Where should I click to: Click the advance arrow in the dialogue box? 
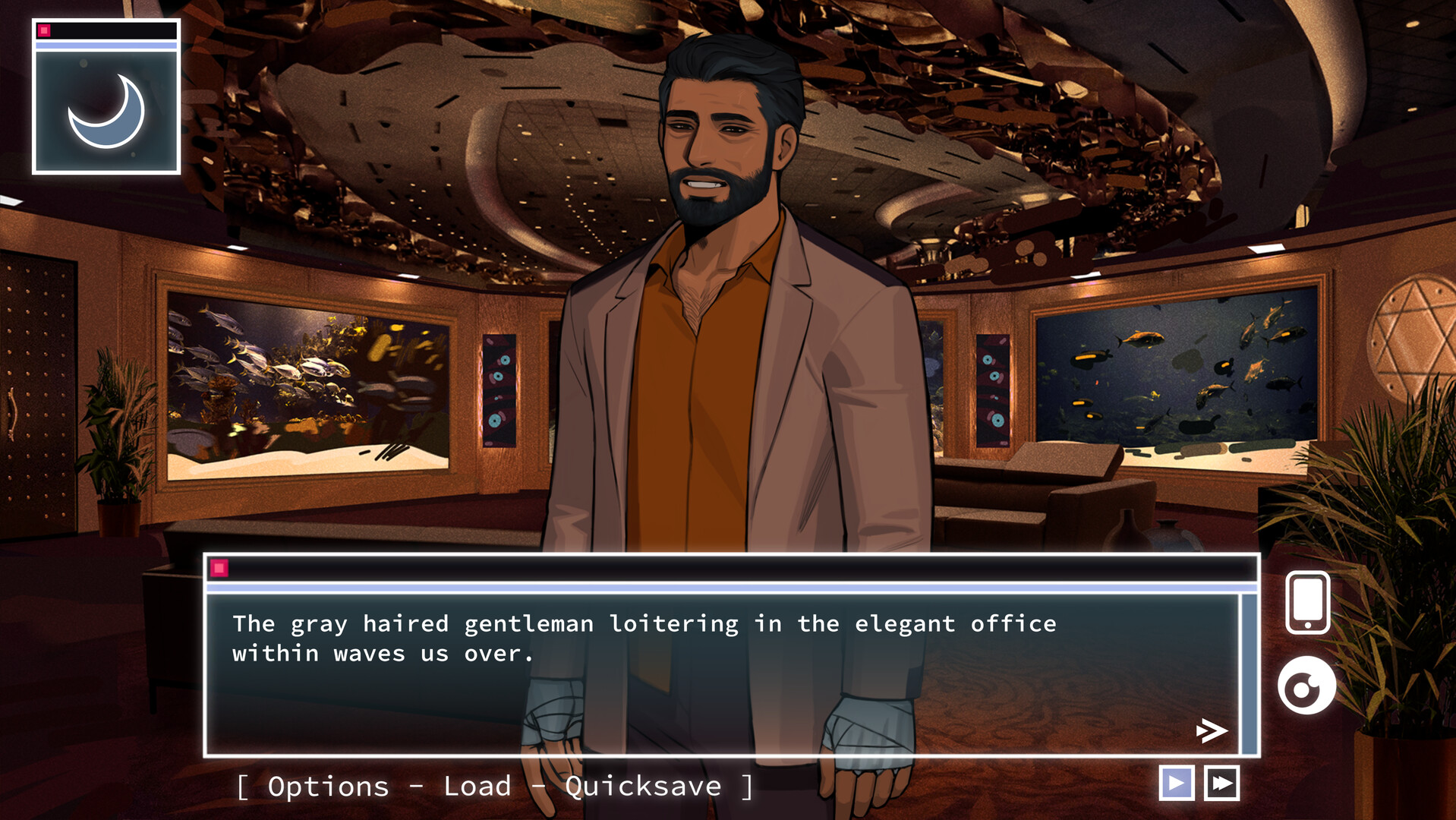1212,732
